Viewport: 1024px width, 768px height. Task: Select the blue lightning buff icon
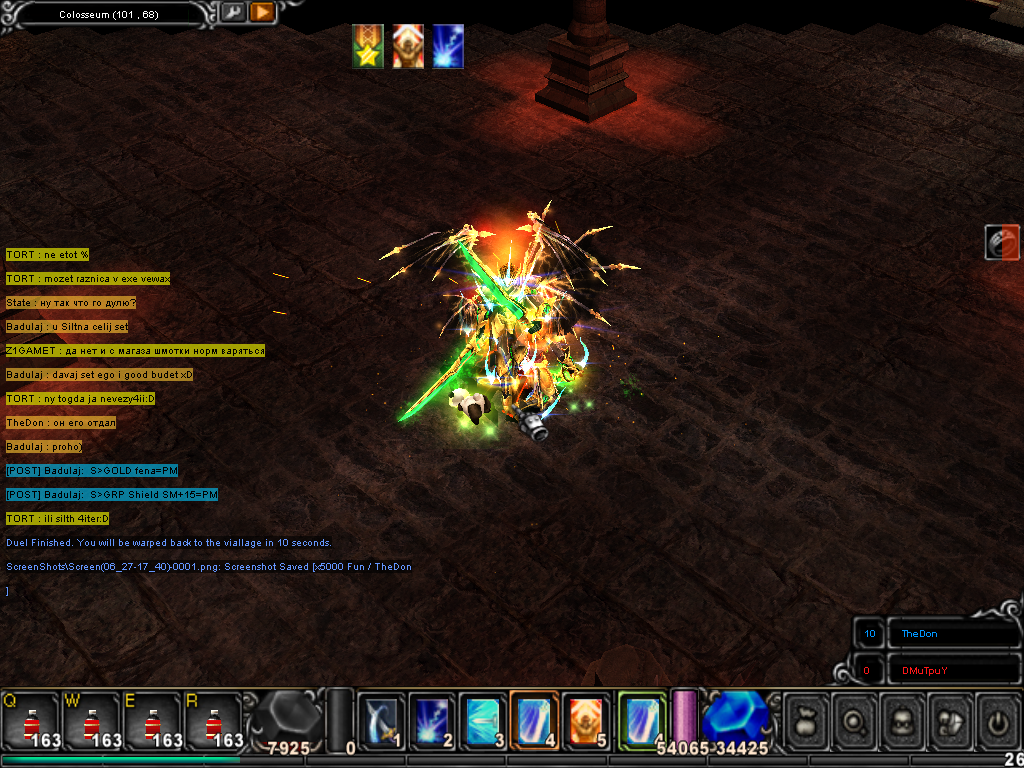pyautogui.click(x=448, y=47)
